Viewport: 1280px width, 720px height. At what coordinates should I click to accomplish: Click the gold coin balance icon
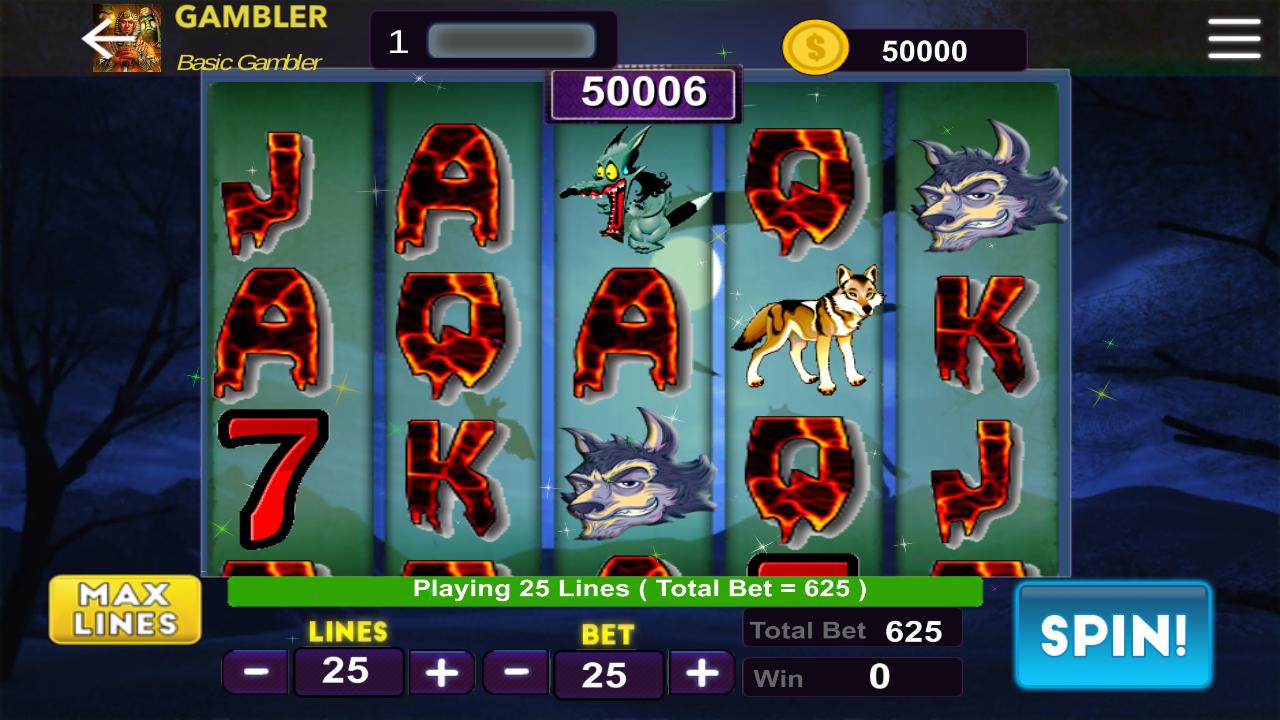click(815, 45)
